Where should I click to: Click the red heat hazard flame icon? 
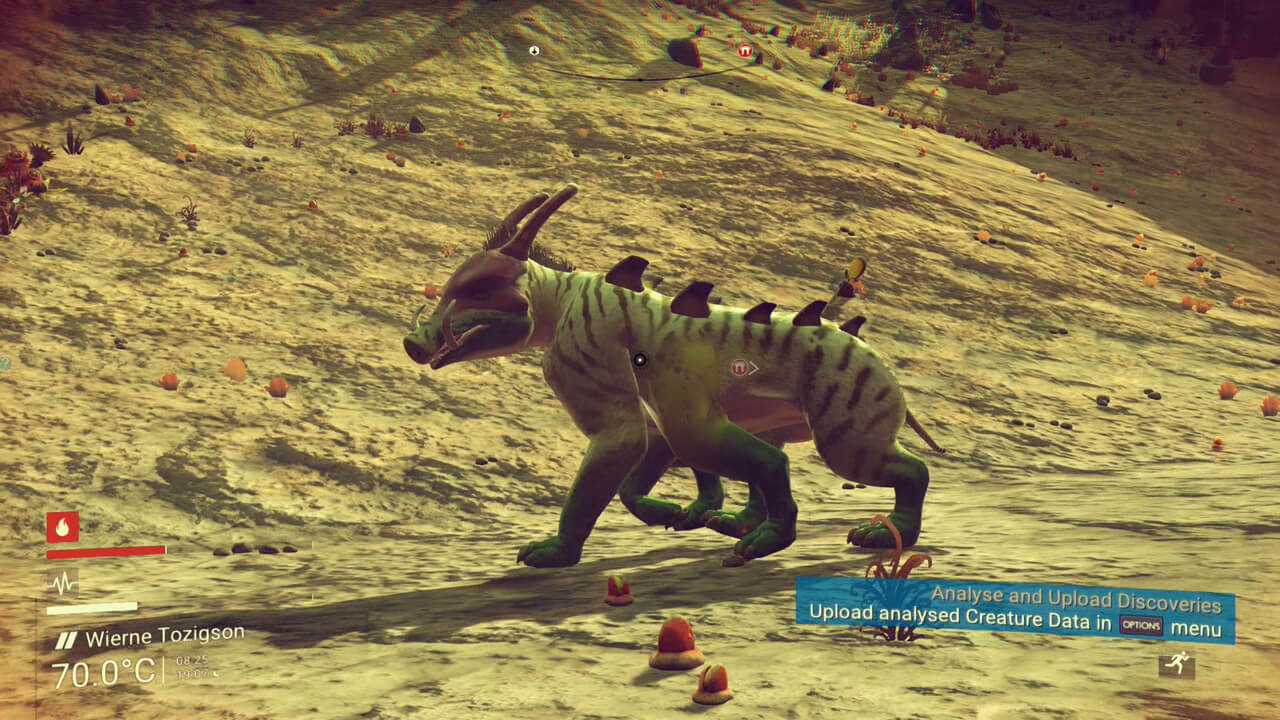(x=60, y=528)
